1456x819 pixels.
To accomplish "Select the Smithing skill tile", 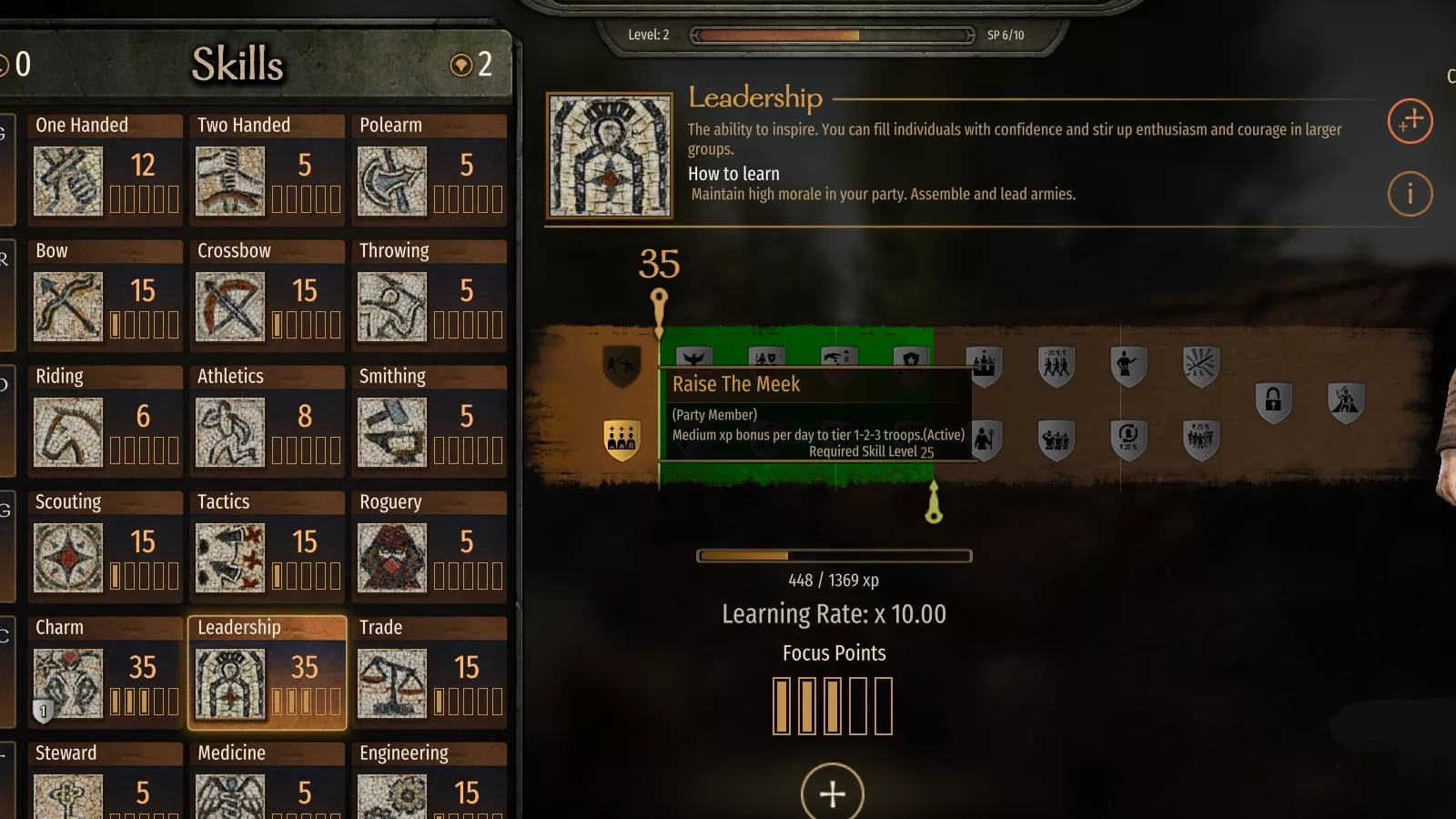I will 430,420.
